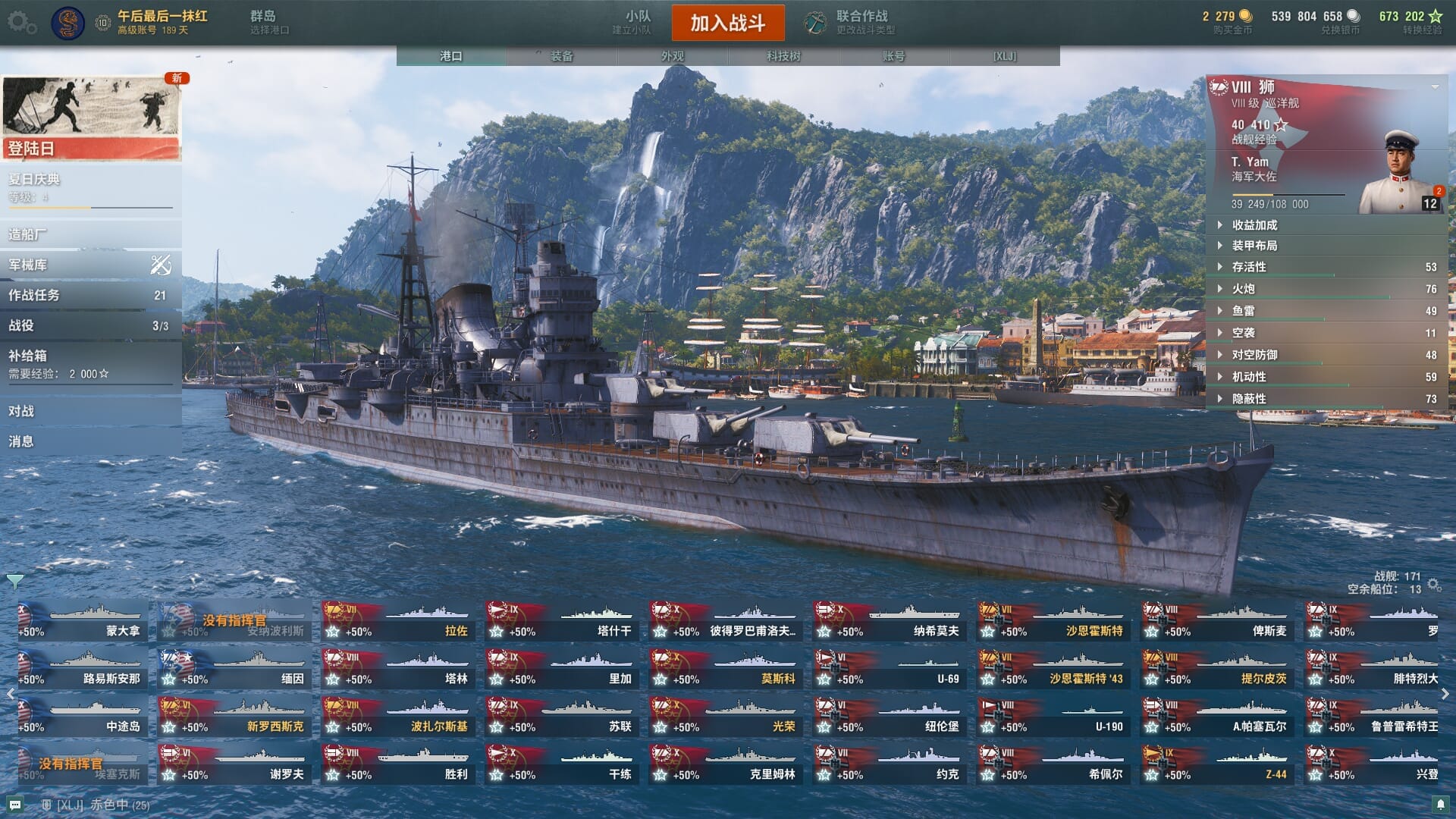Expand the 火炮 artillery stats

pos(1244,289)
